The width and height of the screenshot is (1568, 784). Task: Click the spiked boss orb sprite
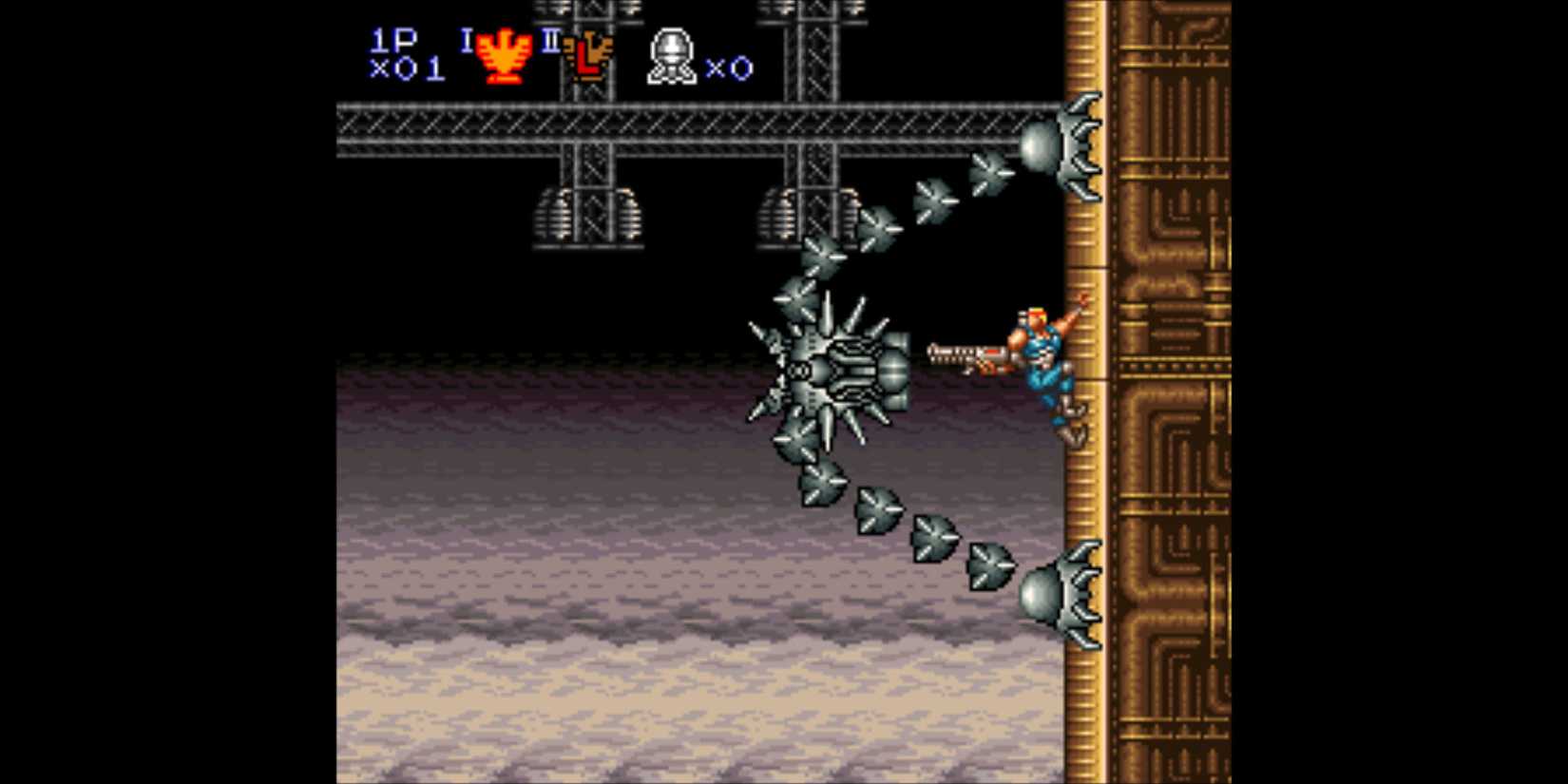point(838,371)
